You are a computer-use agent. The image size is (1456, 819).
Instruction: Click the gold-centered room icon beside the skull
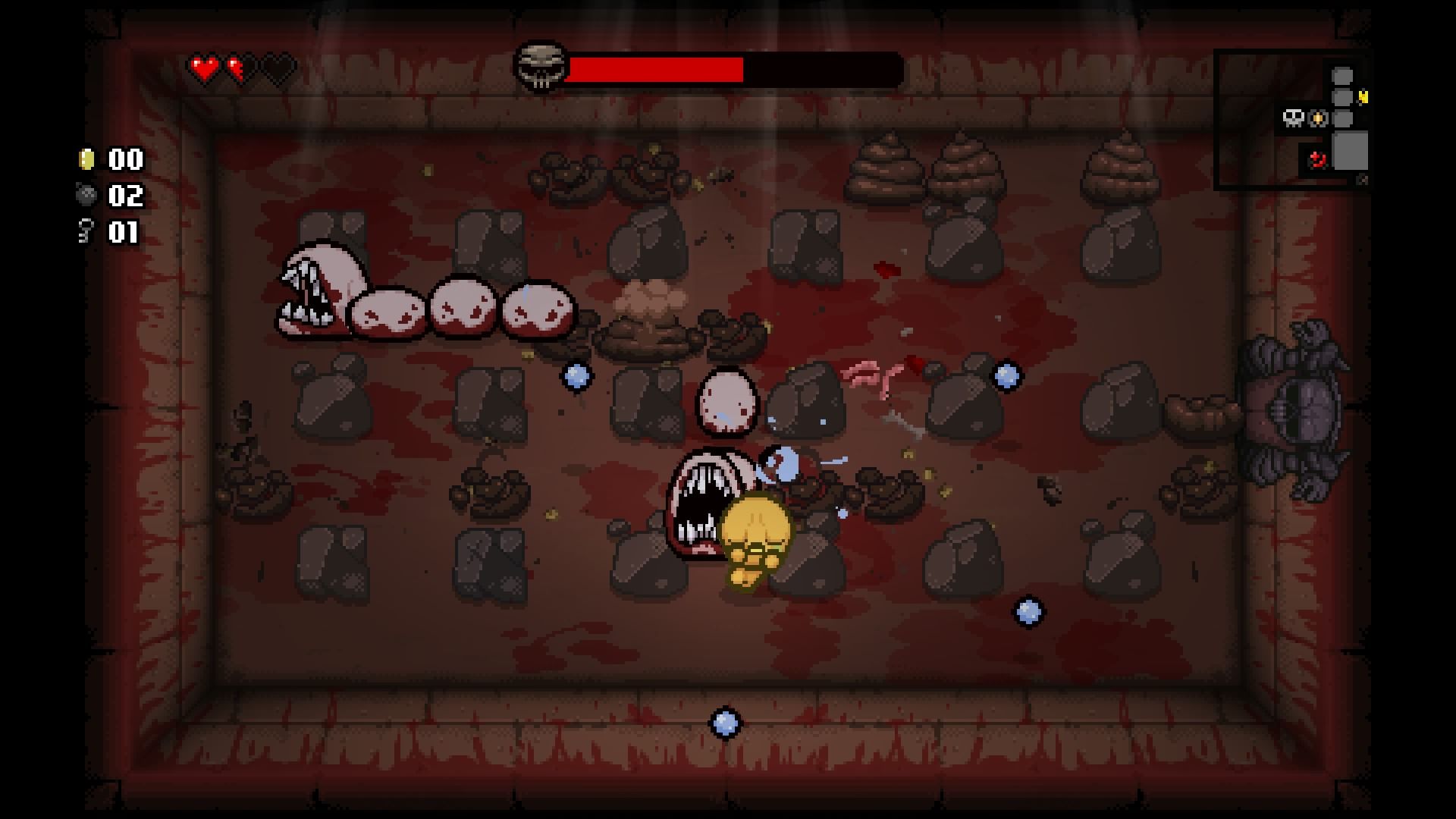pyautogui.click(x=1319, y=118)
